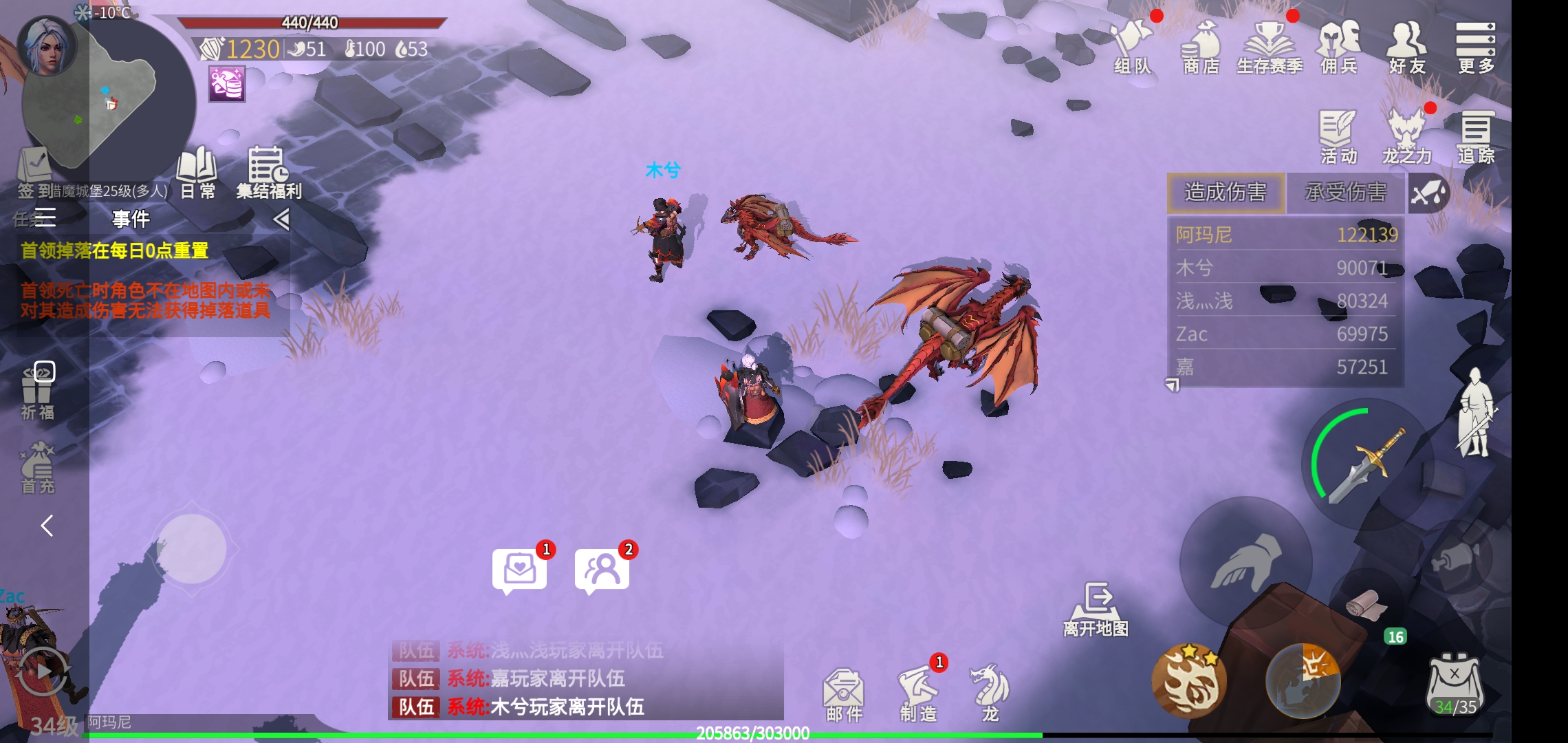The width and height of the screenshot is (1568, 743).
Task: Open the 龙之力 dragon power menu
Action: pyautogui.click(x=1406, y=137)
